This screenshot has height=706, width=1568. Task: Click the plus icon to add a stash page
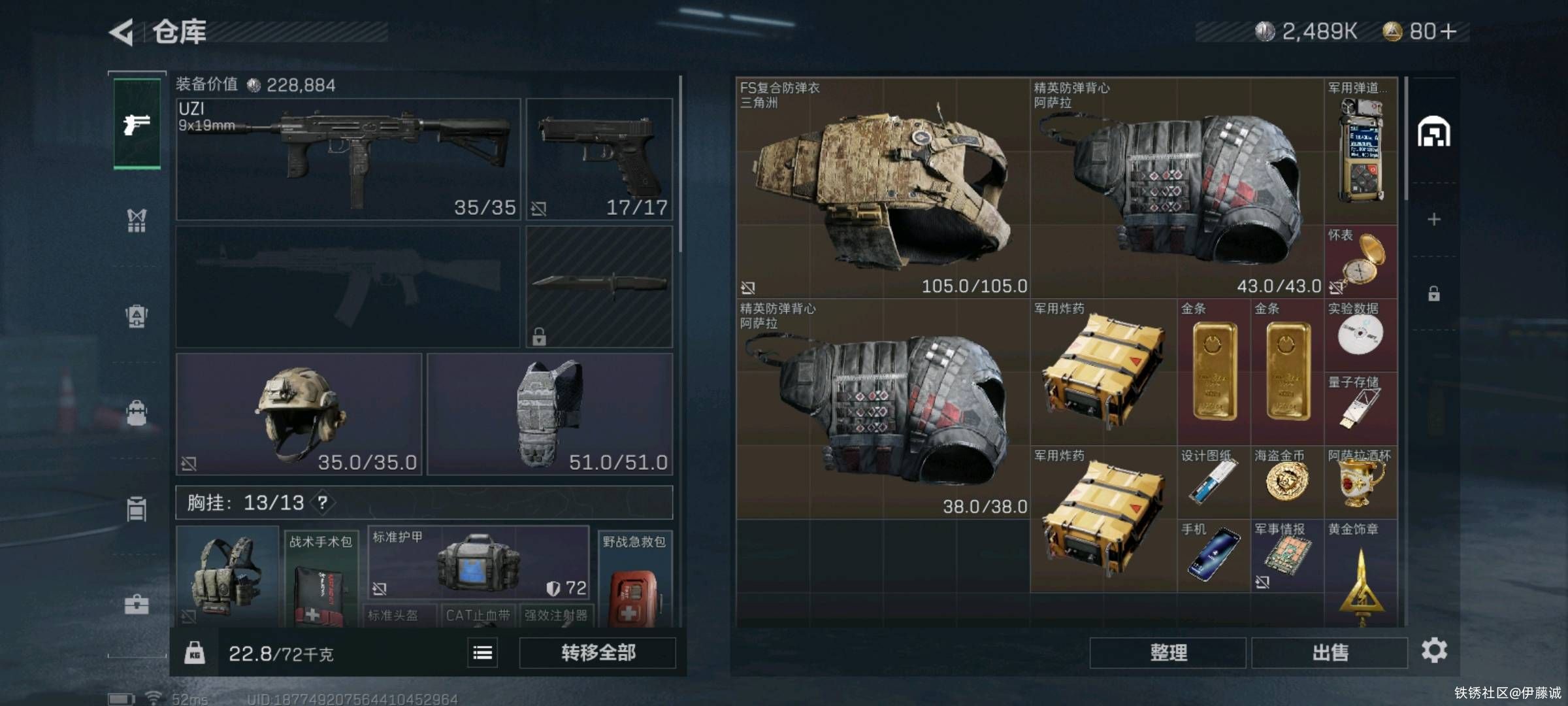[x=1433, y=220]
